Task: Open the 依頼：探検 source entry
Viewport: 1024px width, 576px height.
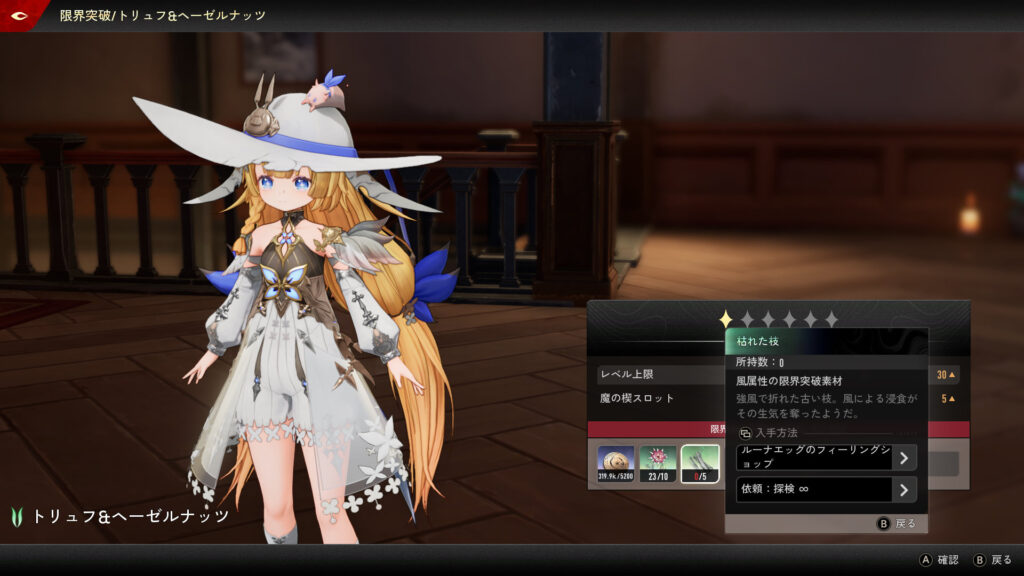Action: (x=826, y=490)
